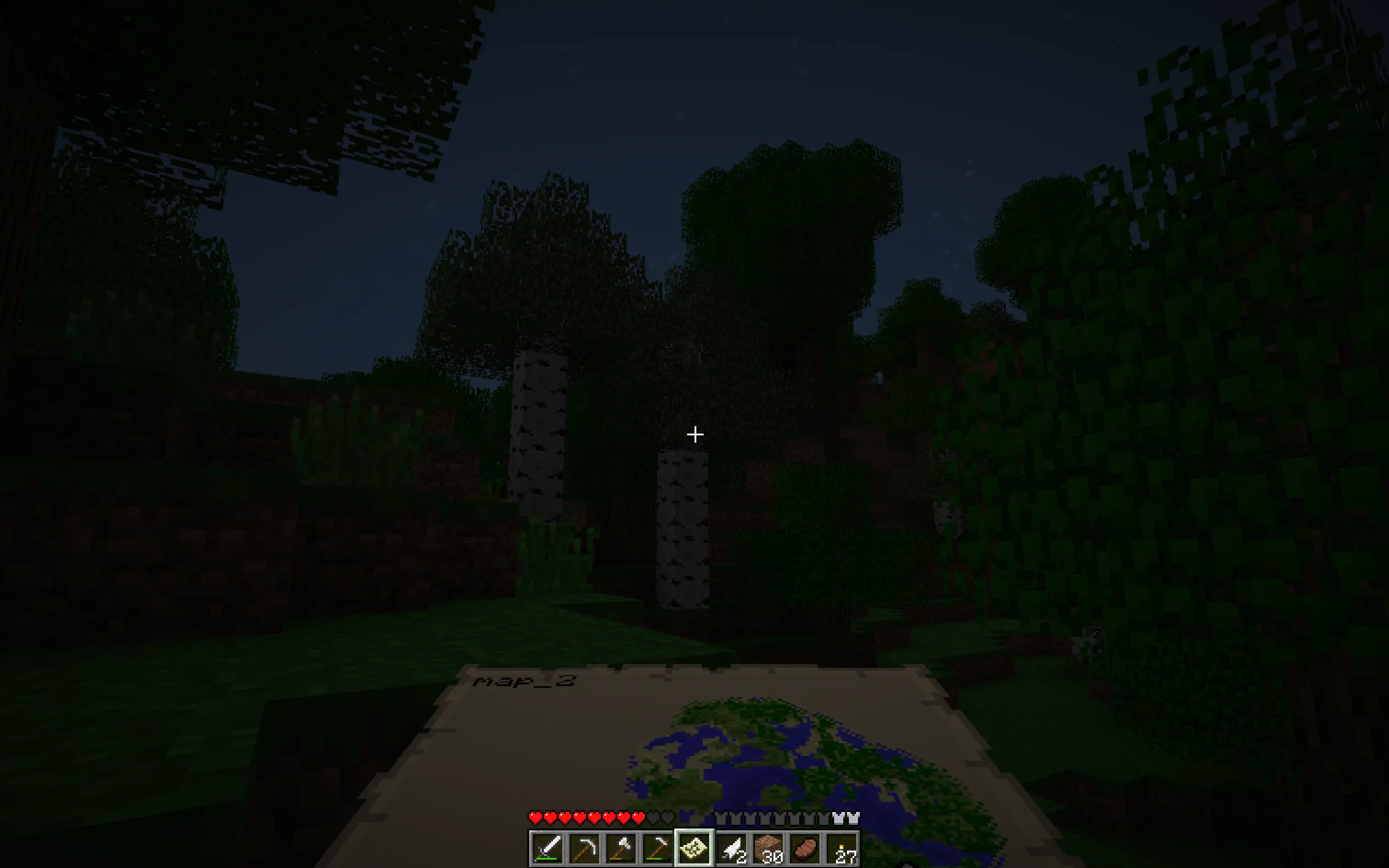Click the leftmost empty black heart
This screenshot has width=1389, height=868.
click(654, 818)
